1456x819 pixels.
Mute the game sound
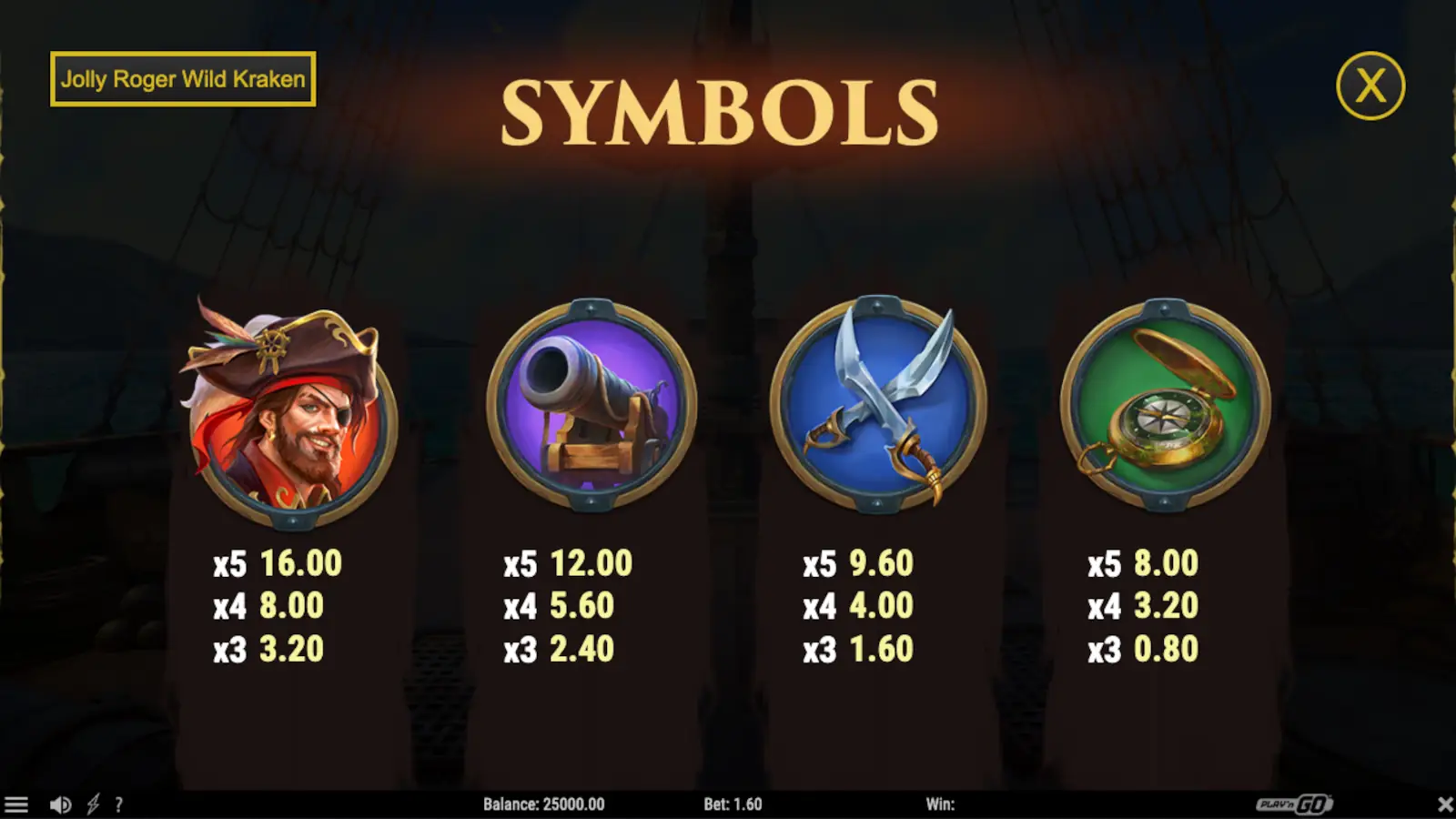pyautogui.click(x=60, y=804)
